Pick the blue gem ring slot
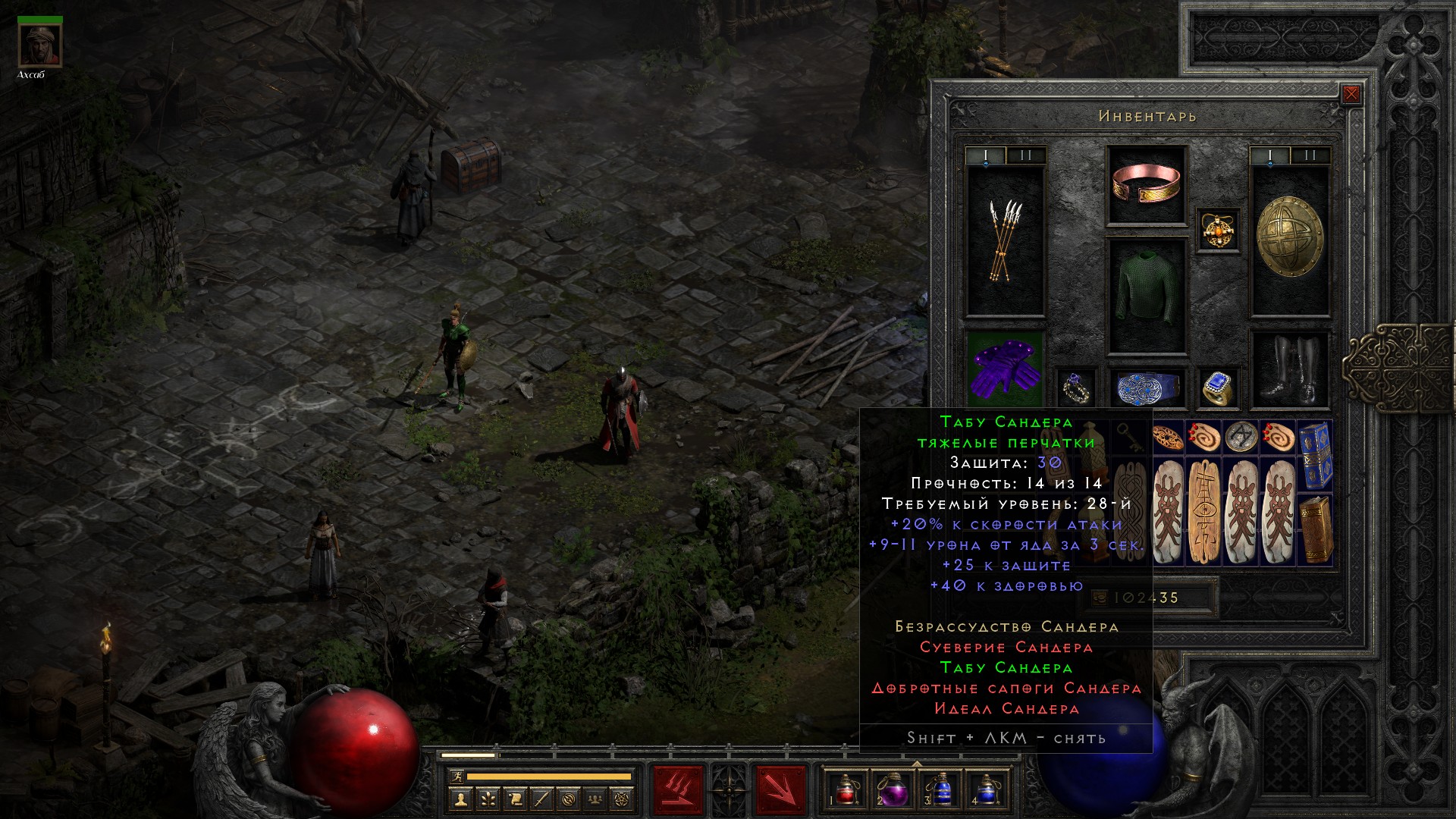1456x819 pixels. click(1219, 388)
